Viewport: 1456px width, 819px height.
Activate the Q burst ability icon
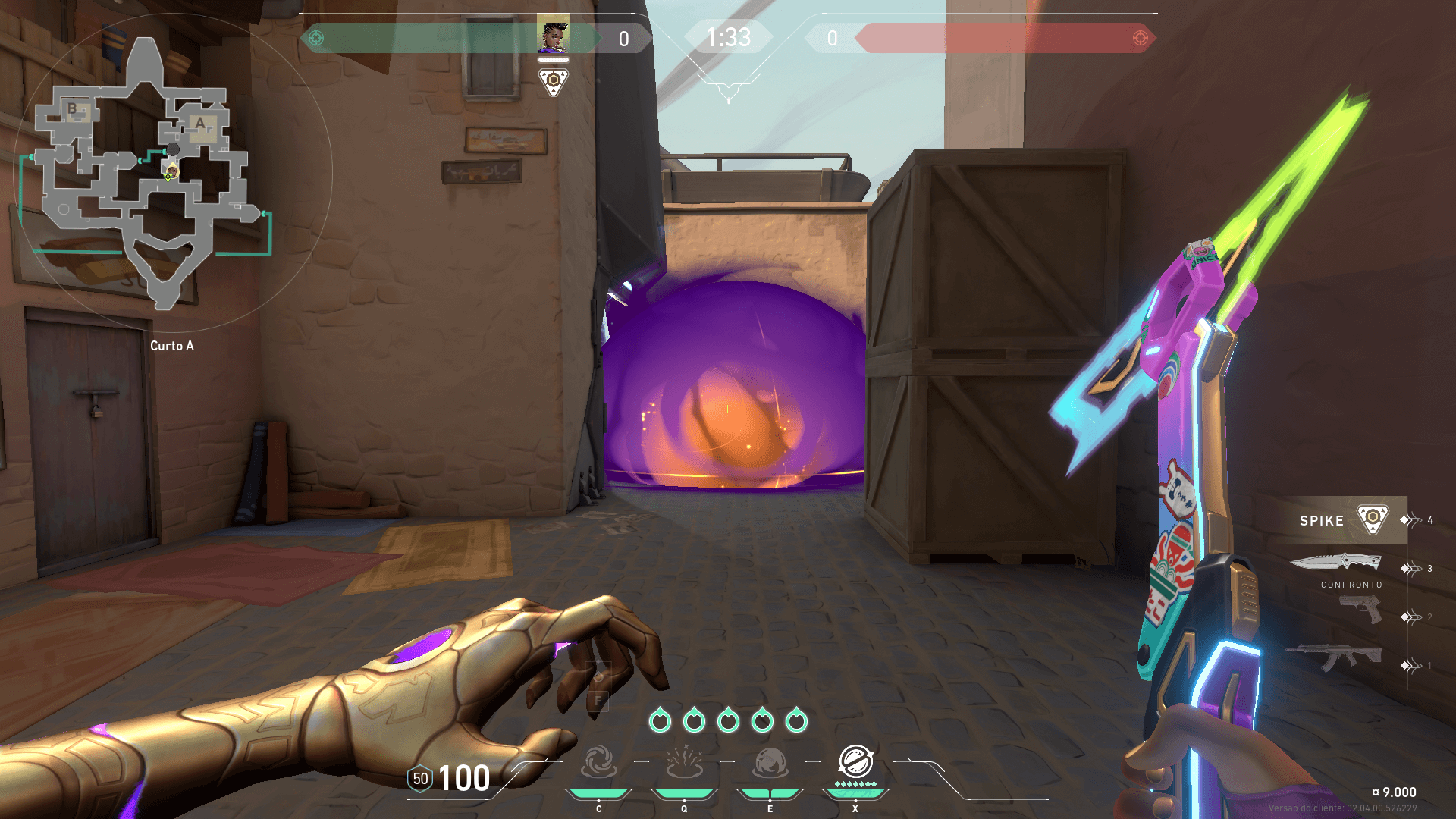(684, 762)
